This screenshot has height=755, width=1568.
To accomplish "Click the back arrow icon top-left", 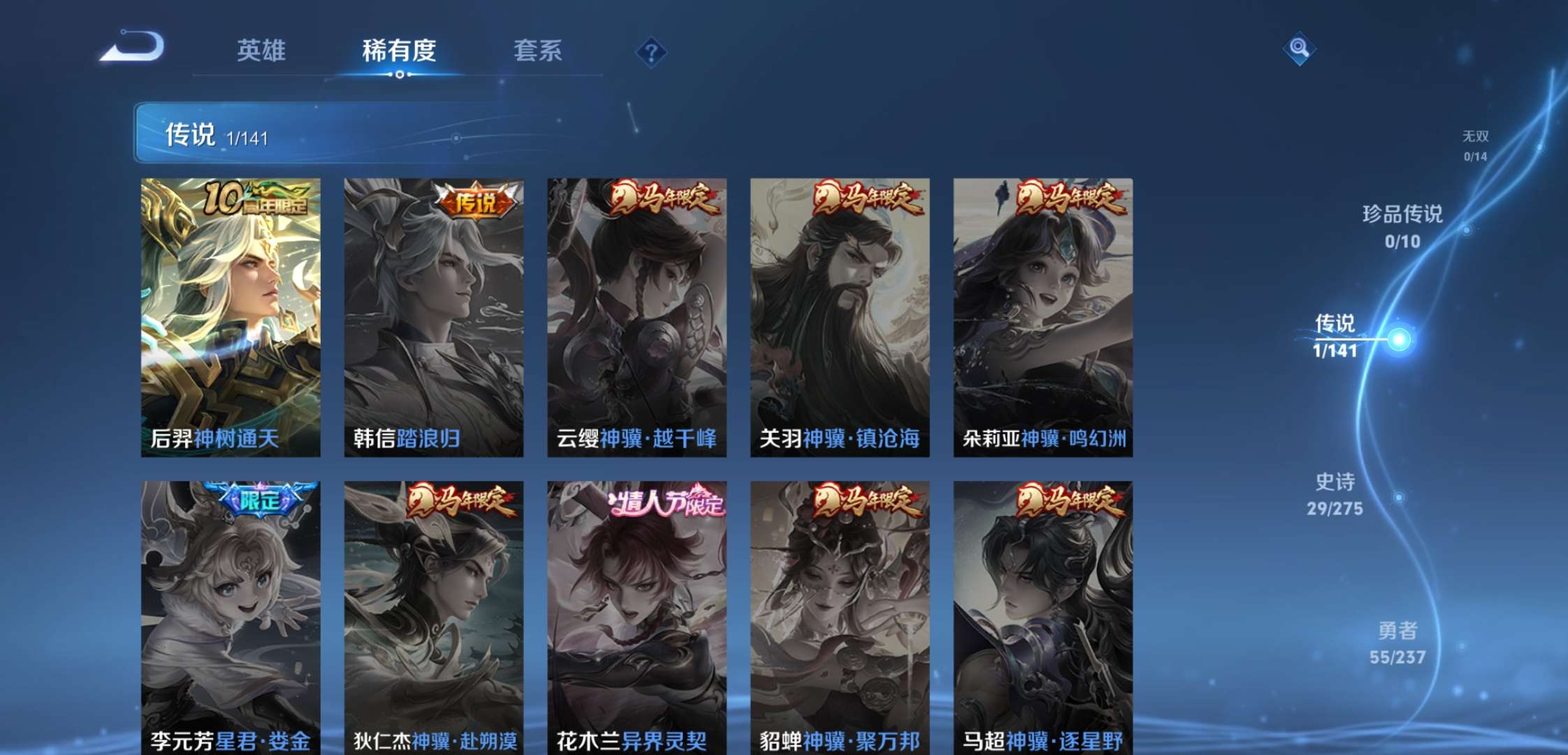I will pos(133,46).
